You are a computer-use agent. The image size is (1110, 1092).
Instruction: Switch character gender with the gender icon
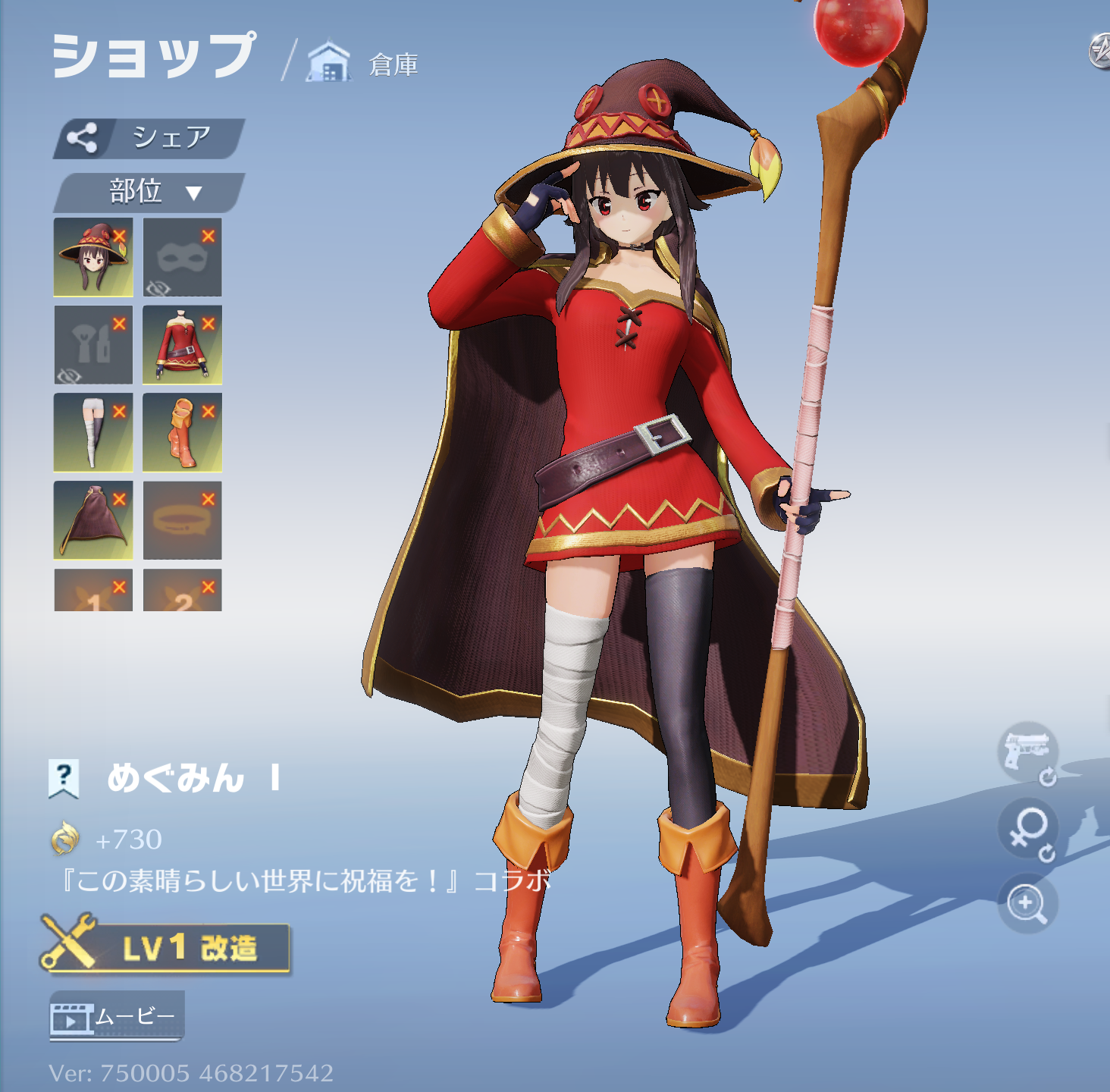coord(1027,830)
